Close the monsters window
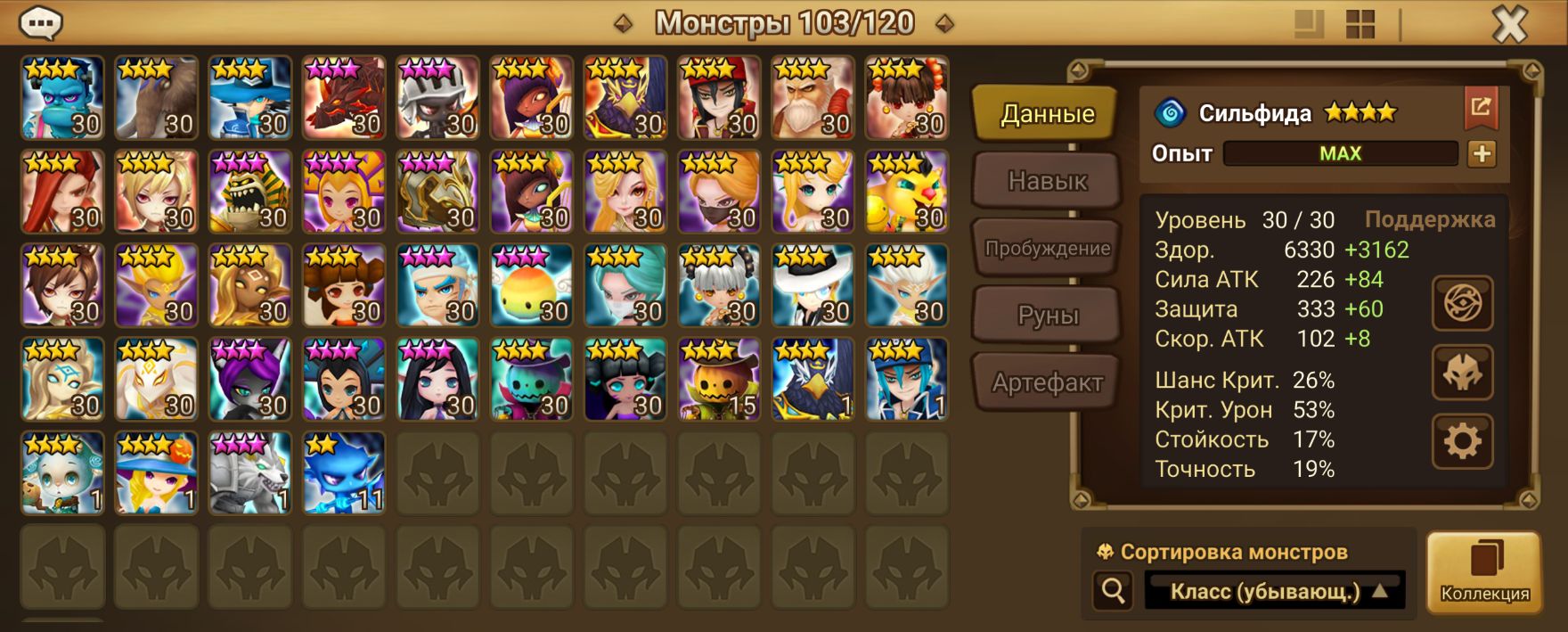1568x632 pixels. pos(1509,24)
